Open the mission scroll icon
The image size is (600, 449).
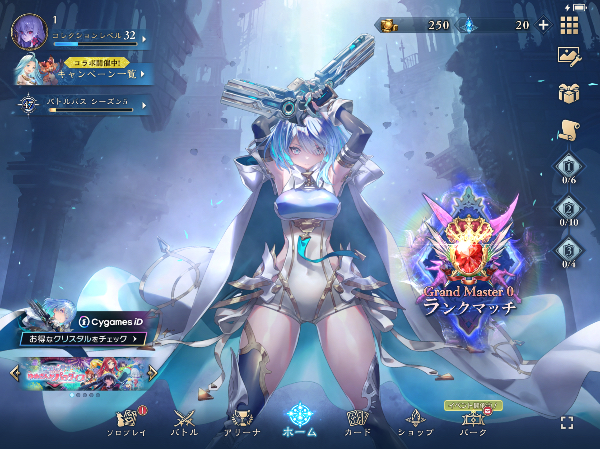point(569,129)
